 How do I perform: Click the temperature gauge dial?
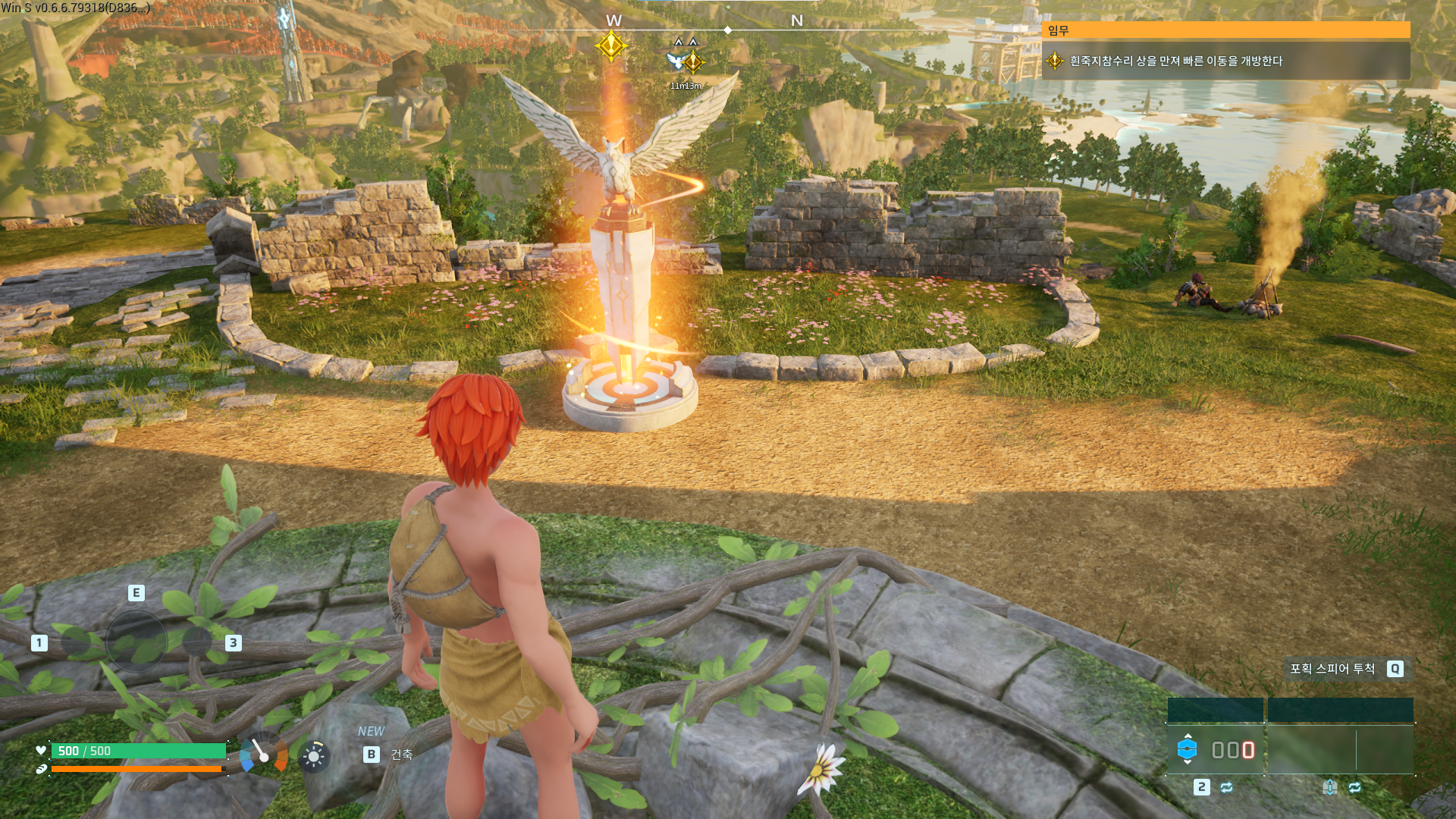[263, 754]
